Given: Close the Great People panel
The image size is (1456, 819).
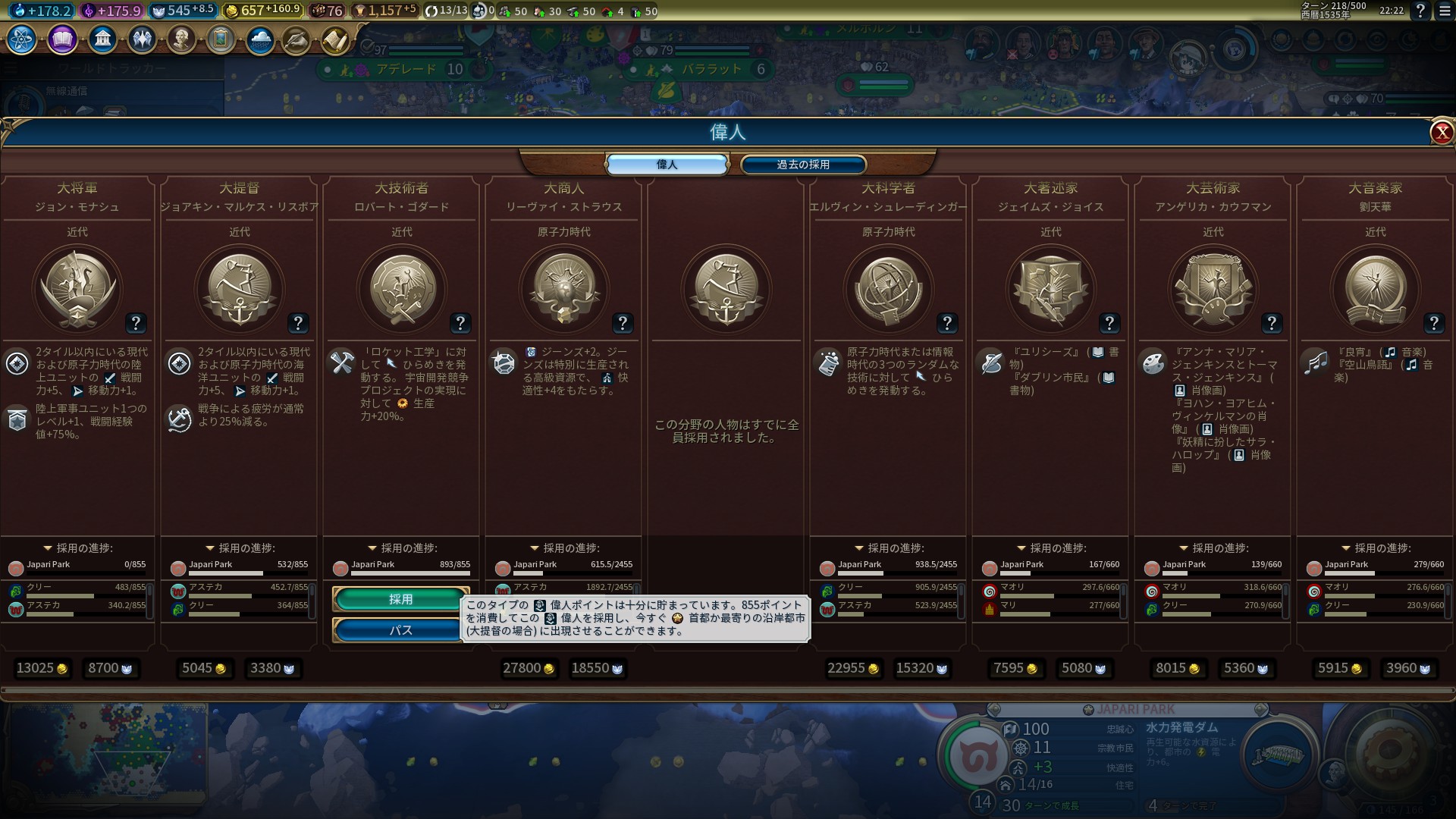Looking at the screenshot, I should 1441,133.
